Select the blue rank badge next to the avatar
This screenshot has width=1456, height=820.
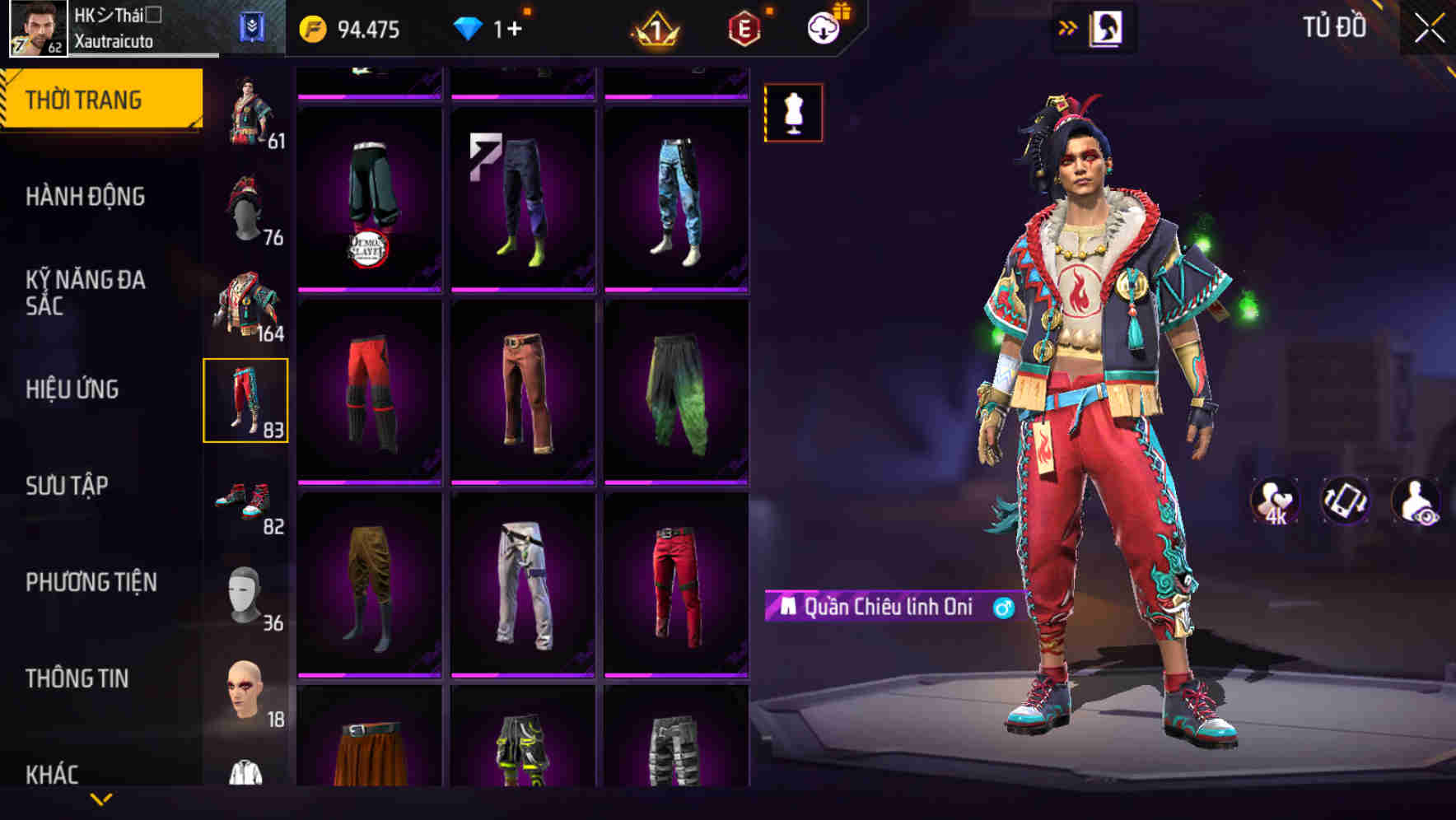click(x=255, y=26)
